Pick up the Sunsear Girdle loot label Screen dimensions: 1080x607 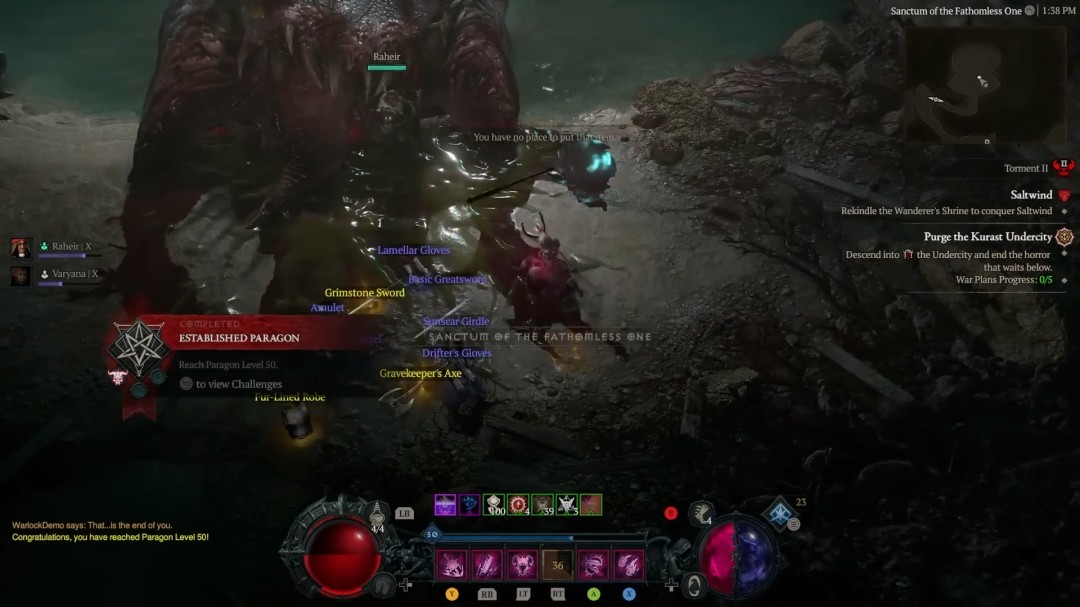(456, 322)
